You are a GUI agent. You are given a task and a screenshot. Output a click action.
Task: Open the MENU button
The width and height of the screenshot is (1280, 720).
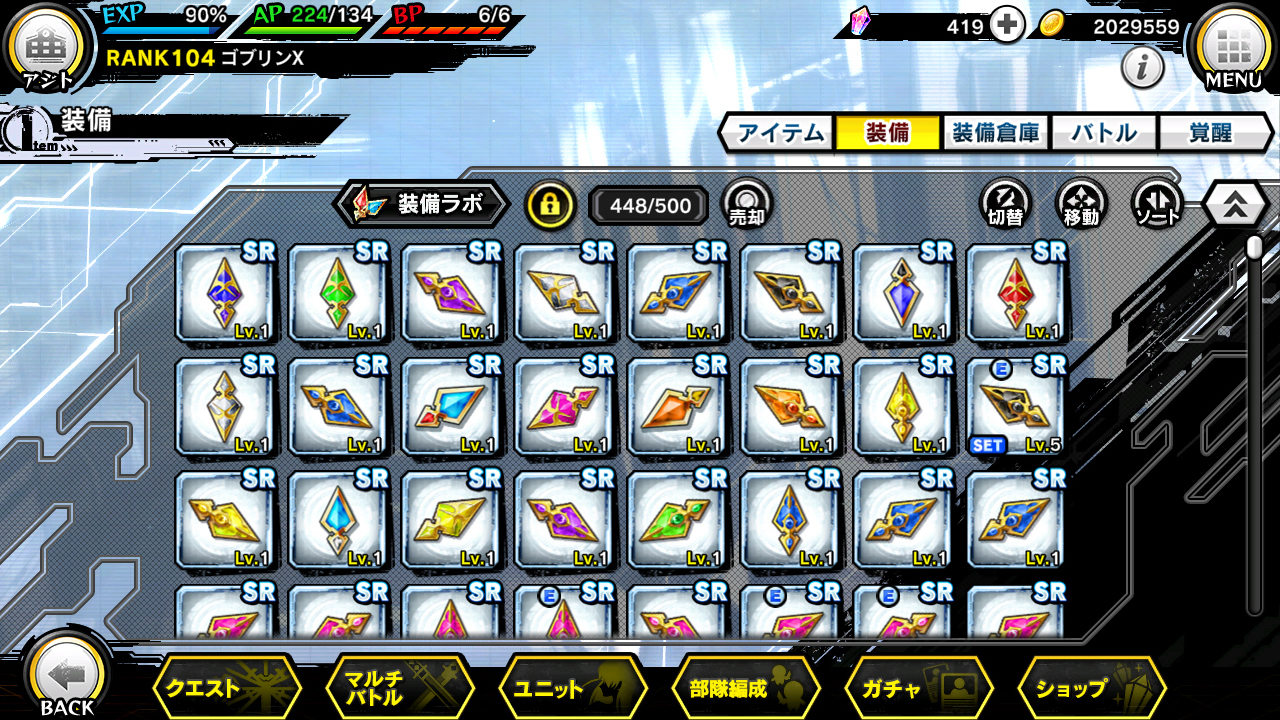1233,48
